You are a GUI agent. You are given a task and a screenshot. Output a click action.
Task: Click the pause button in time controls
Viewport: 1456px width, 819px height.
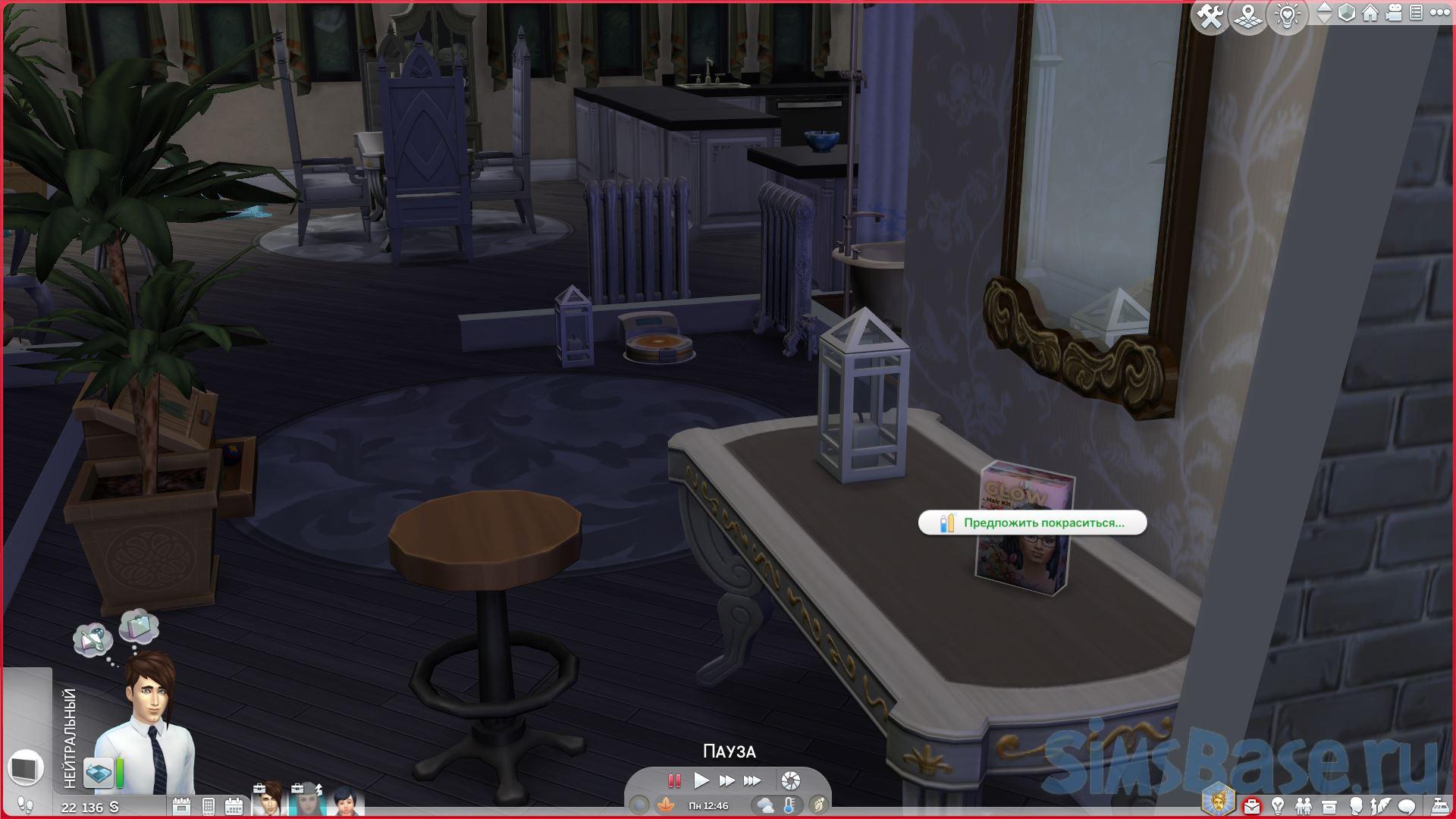click(x=673, y=780)
